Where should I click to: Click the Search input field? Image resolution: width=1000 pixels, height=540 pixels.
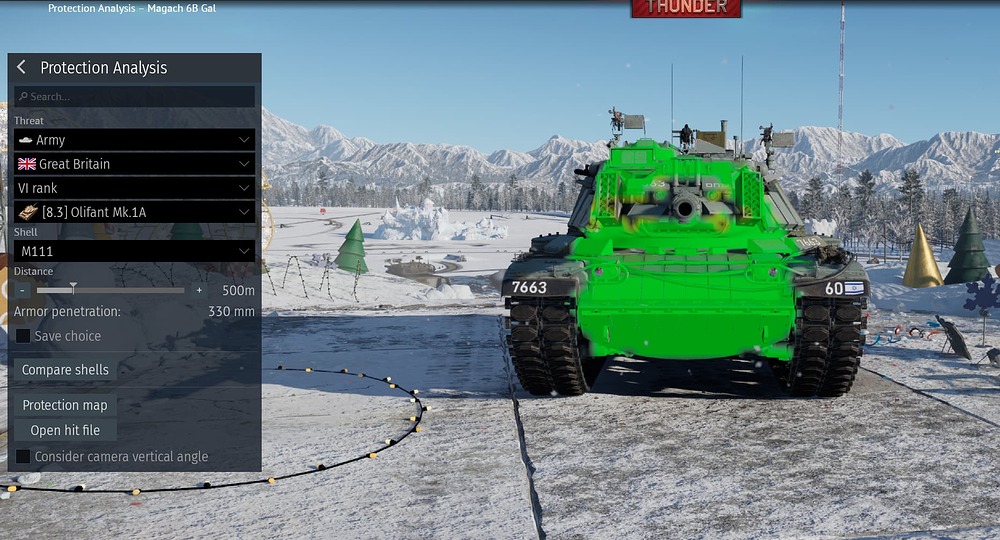click(134, 97)
